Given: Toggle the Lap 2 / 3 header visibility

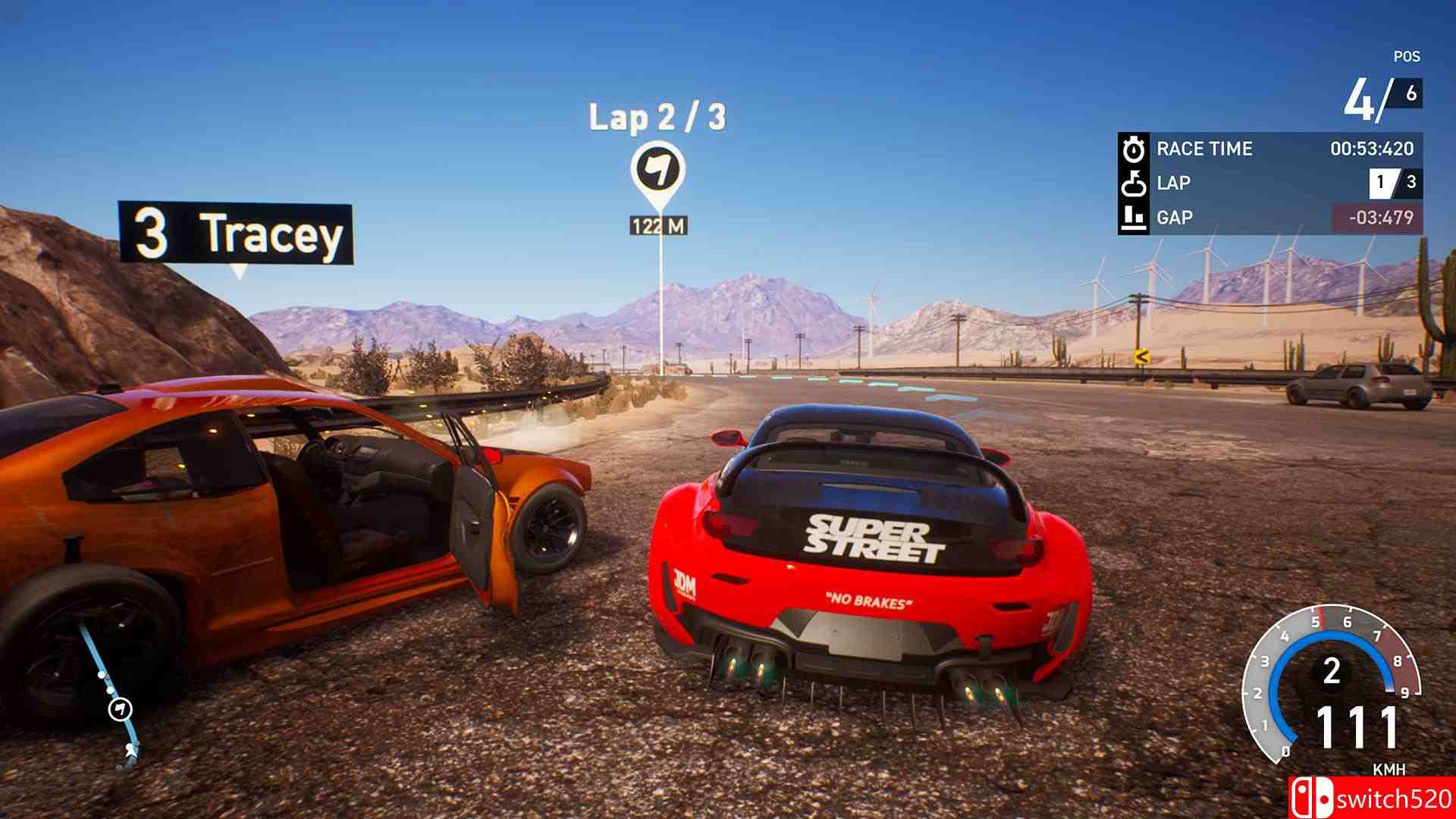Looking at the screenshot, I should pyautogui.click(x=657, y=115).
